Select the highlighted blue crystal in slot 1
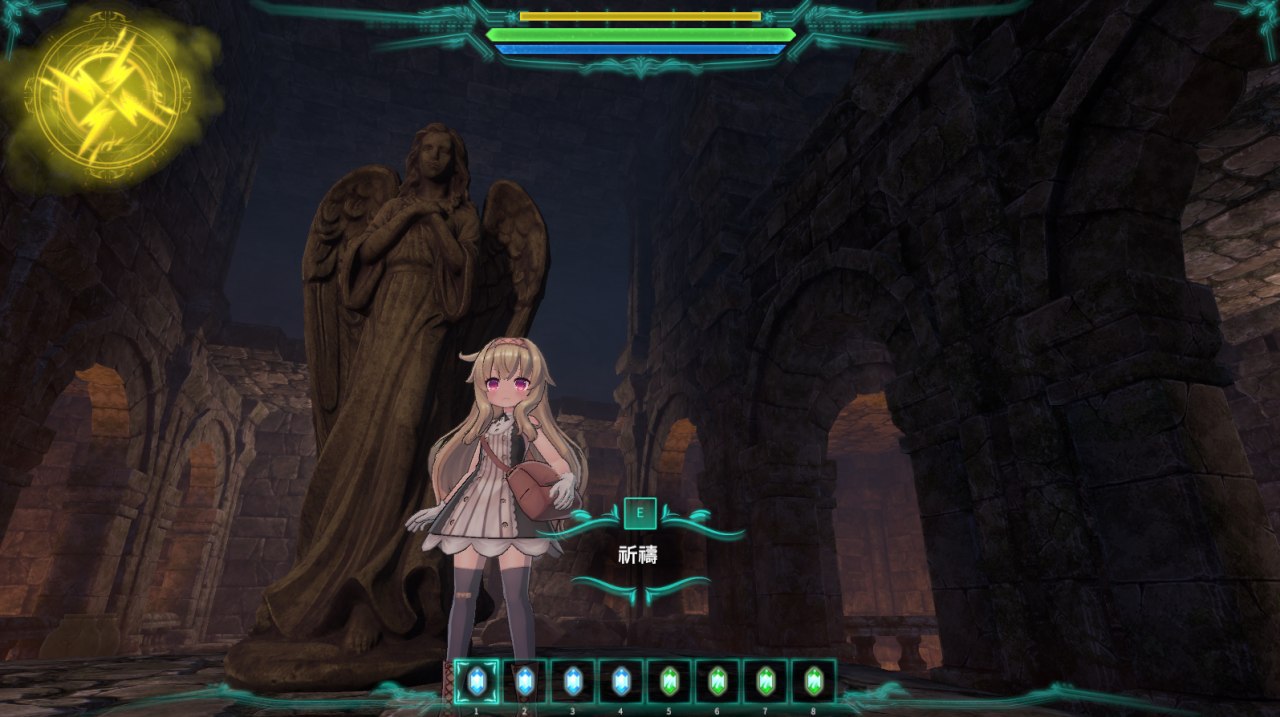The image size is (1280, 717). point(476,681)
